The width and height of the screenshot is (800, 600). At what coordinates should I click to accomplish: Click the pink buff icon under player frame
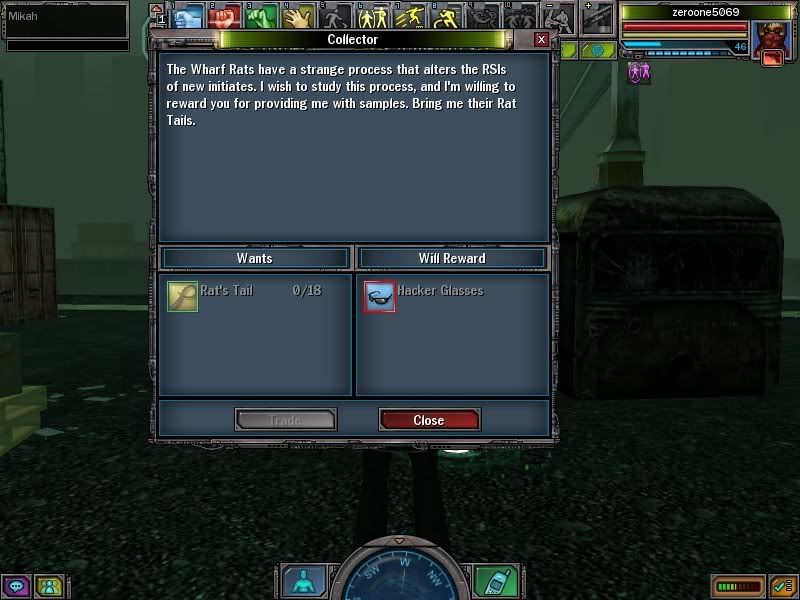(x=638, y=73)
